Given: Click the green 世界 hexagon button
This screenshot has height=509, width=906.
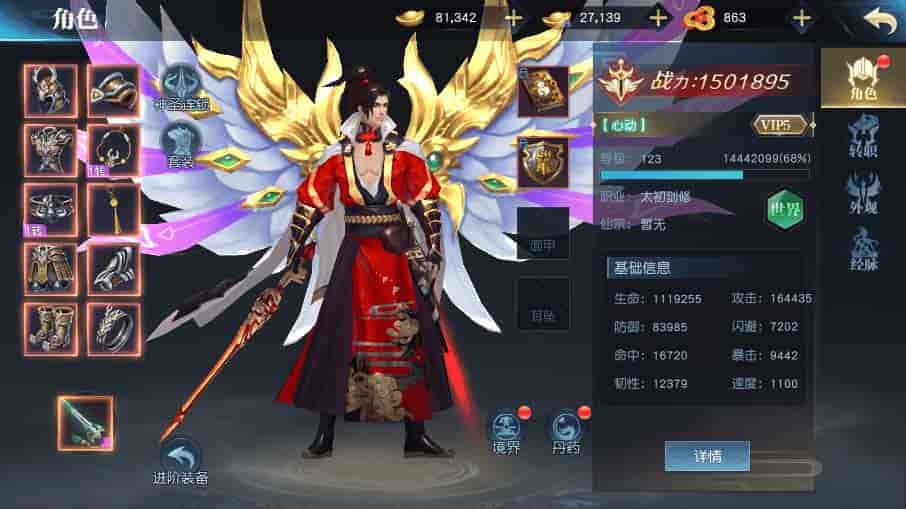Looking at the screenshot, I should coord(785,208).
